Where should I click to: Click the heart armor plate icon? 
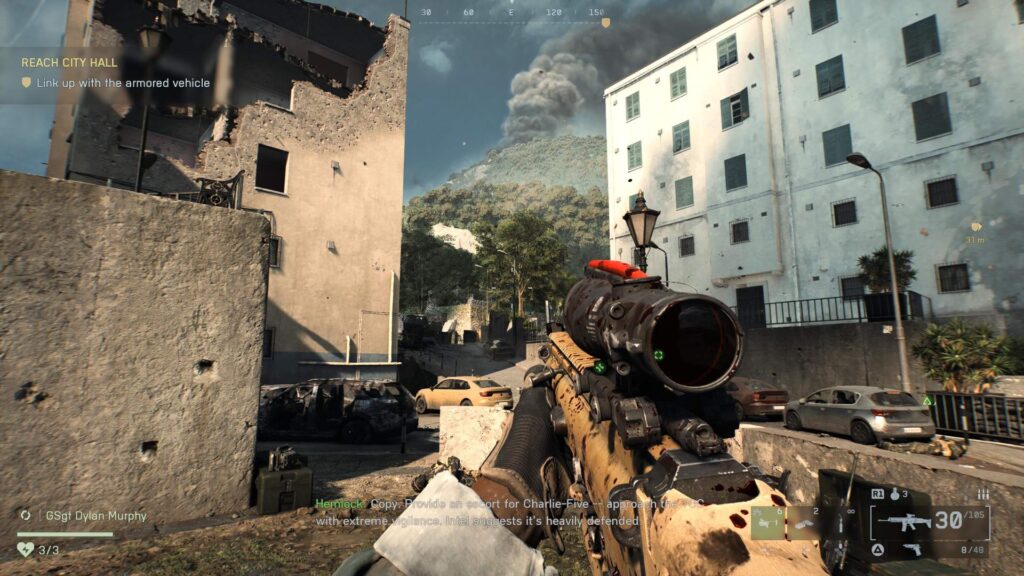tap(26, 549)
